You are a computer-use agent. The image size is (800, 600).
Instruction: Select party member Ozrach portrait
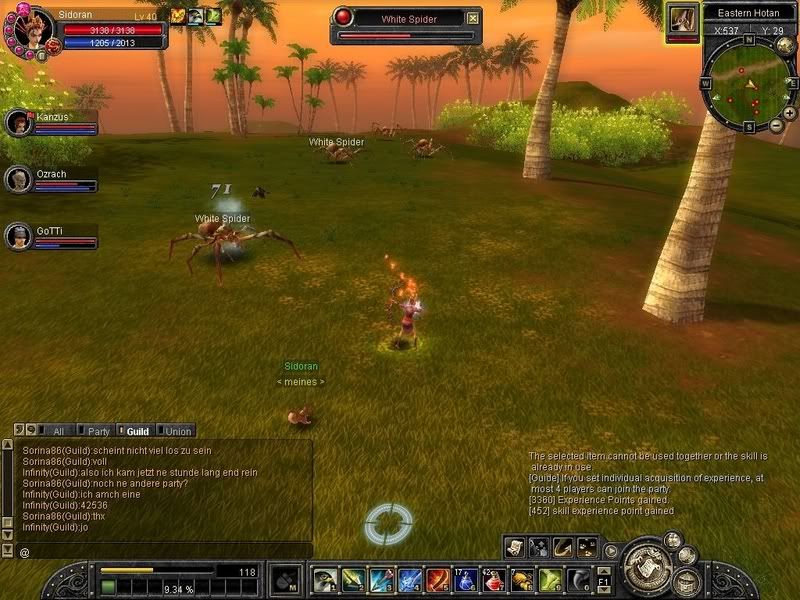[x=17, y=179]
